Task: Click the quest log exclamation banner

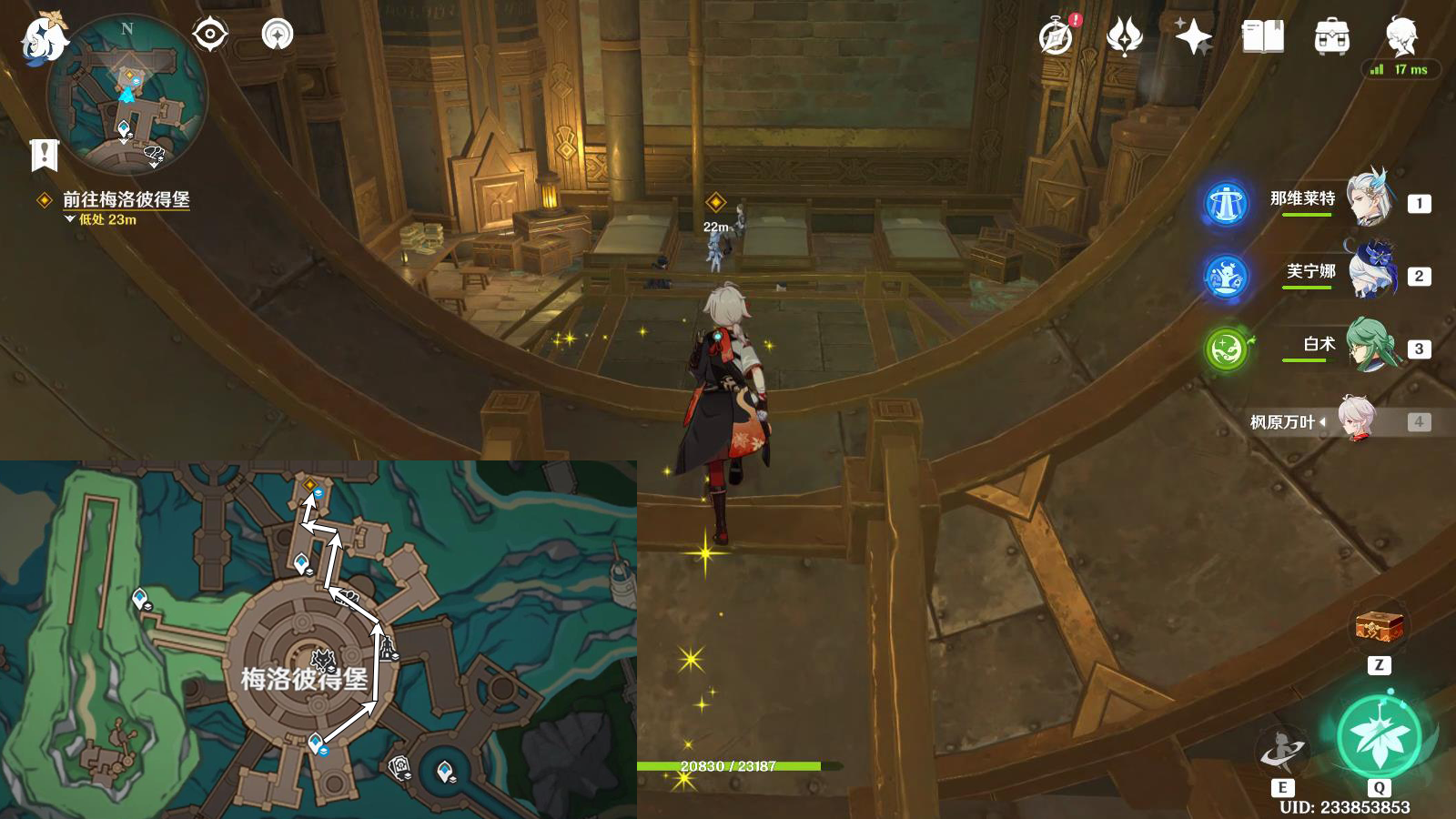Action: point(44,156)
